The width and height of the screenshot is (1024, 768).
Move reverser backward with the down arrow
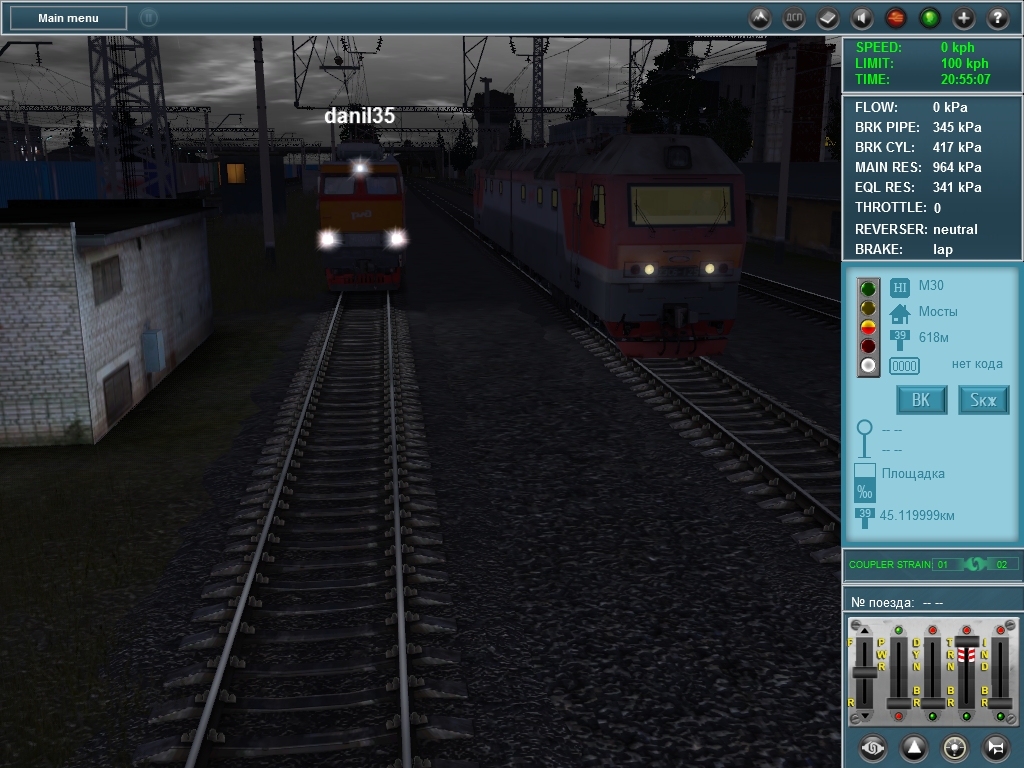click(x=865, y=716)
